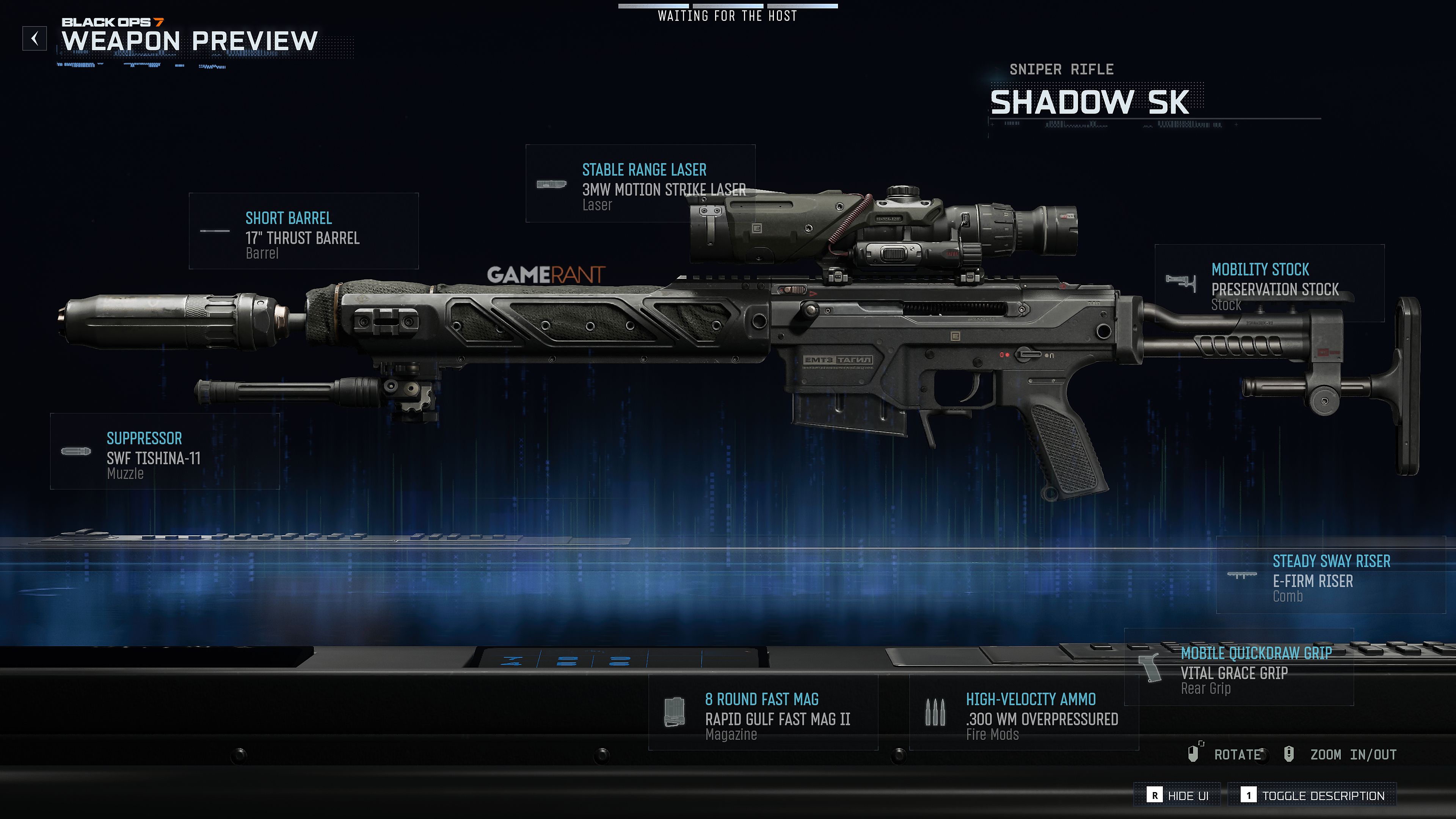Image resolution: width=1456 pixels, height=819 pixels.
Task: Choose the Short Barrel attachment card
Action: (x=303, y=231)
